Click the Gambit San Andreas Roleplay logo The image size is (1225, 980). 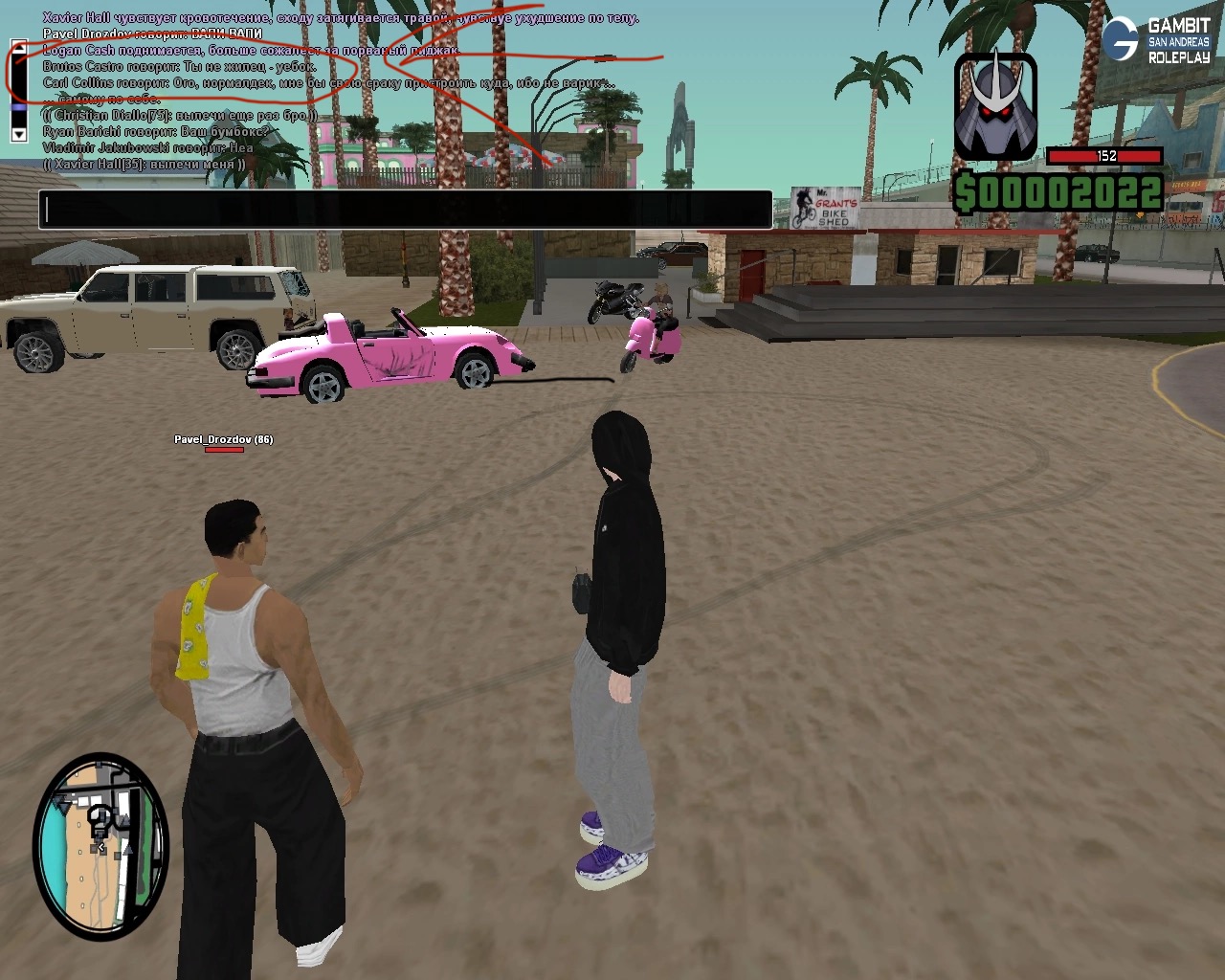coord(1156,40)
